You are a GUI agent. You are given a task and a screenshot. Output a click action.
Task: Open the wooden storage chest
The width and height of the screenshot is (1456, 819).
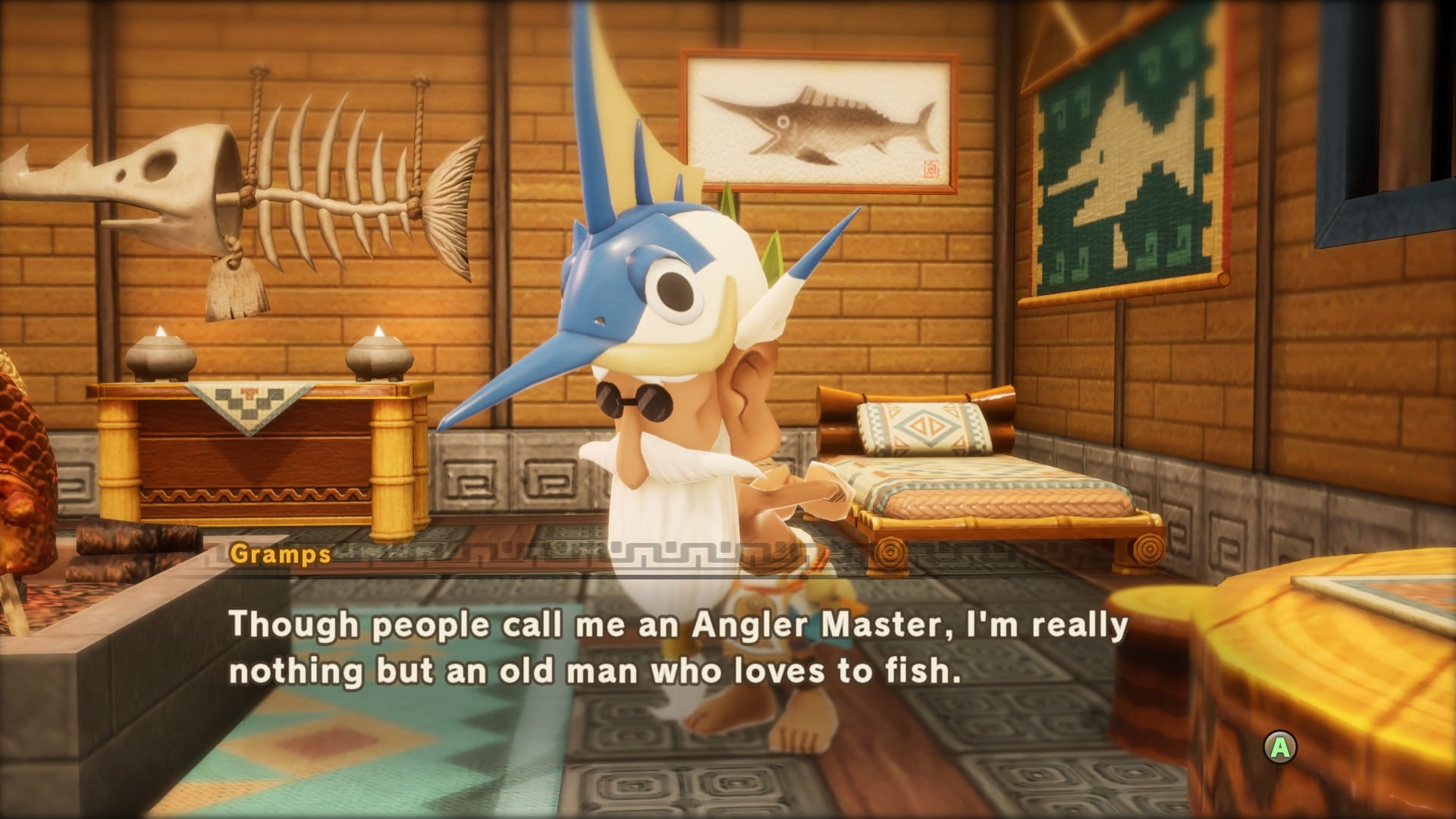(x=258, y=455)
